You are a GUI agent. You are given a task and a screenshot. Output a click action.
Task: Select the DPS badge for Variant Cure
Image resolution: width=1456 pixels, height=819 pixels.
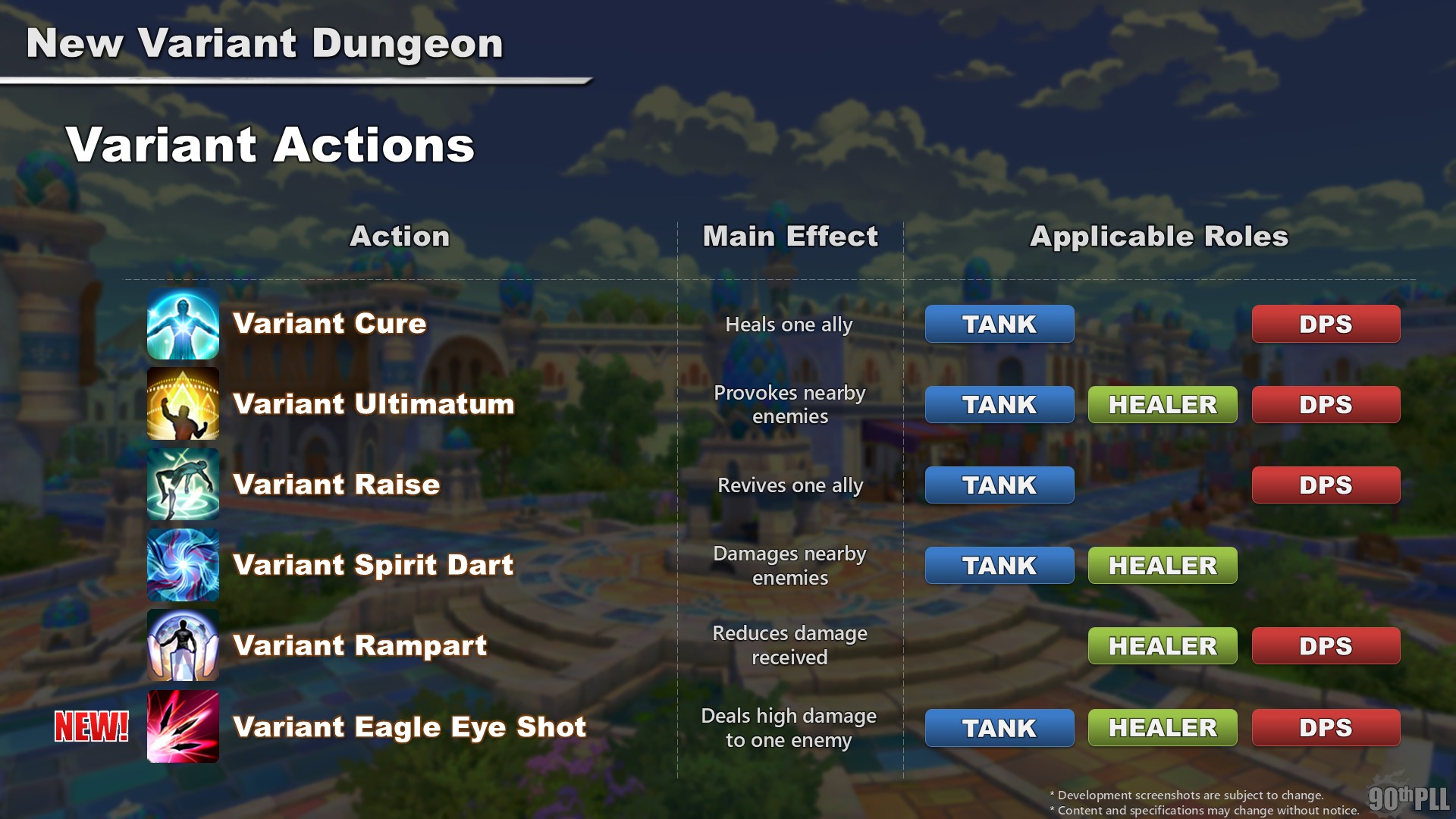point(1326,324)
